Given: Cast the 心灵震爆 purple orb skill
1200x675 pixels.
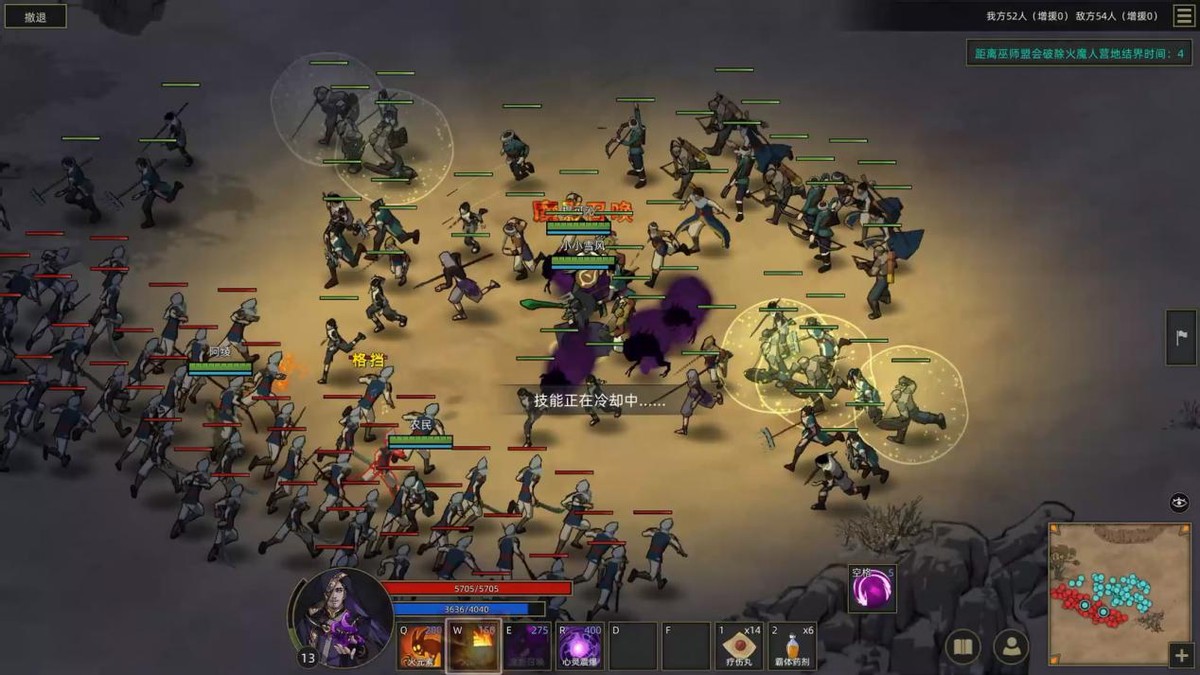Looking at the screenshot, I should tap(580, 646).
